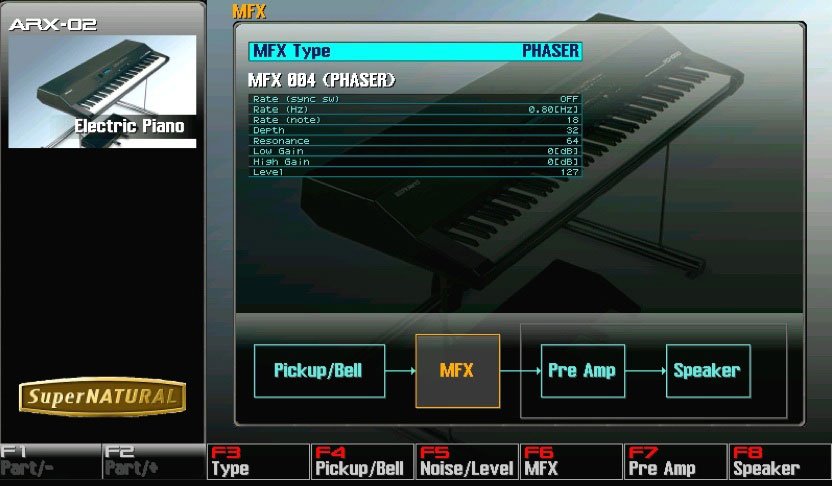This screenshot has height=486, width=832.
Task: Select the Level parameter row
Action: [414, 172]
